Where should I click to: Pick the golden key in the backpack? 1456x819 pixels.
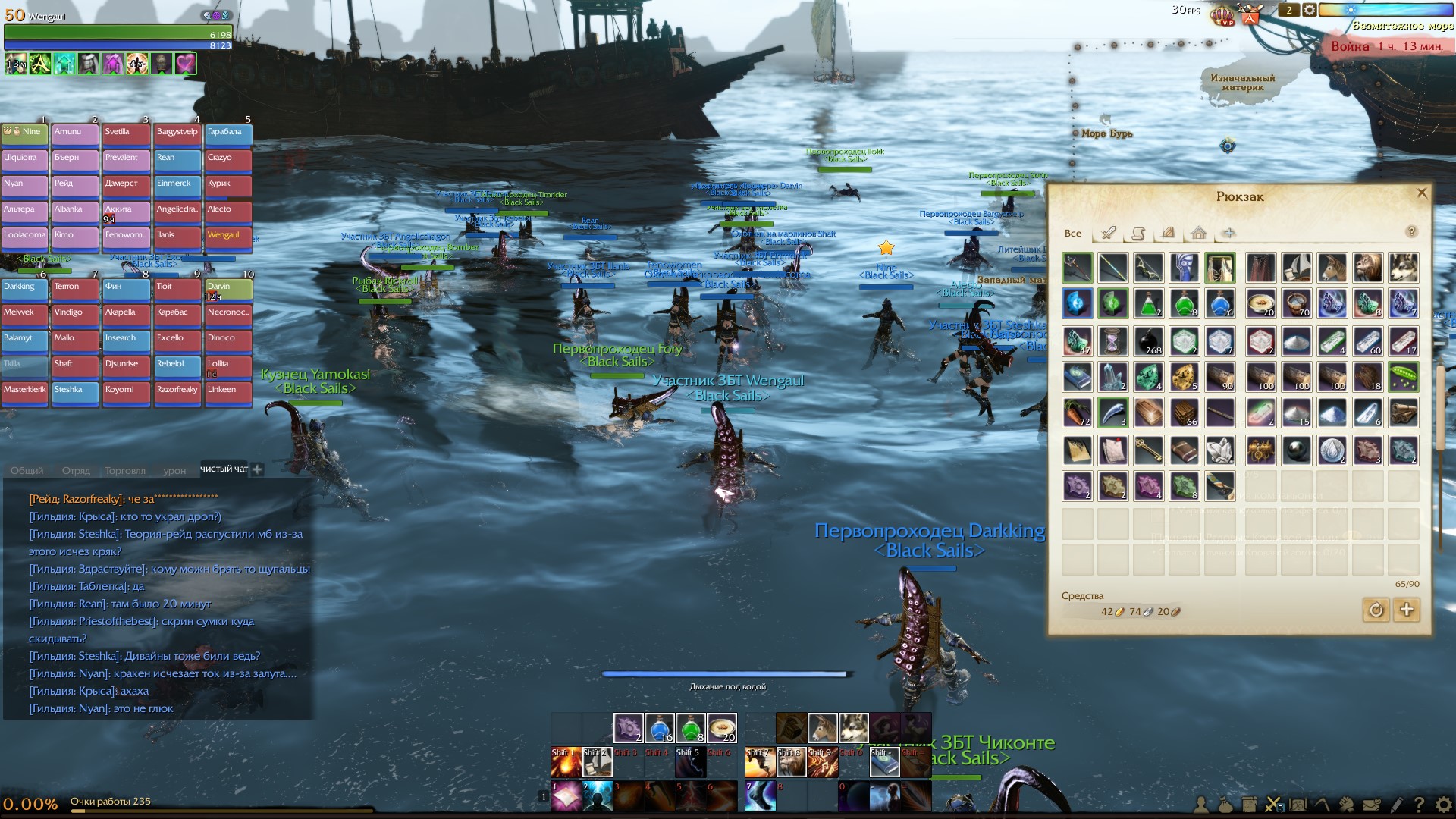[1148, 450]
